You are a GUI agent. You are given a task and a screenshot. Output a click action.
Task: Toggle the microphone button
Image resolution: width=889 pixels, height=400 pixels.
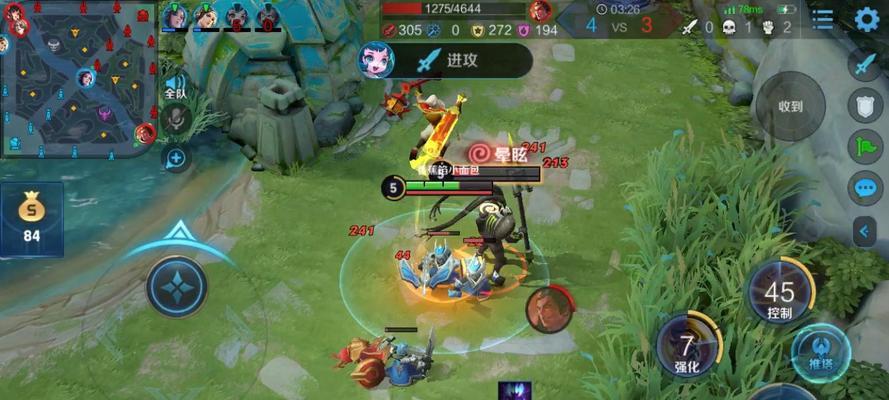176,121
